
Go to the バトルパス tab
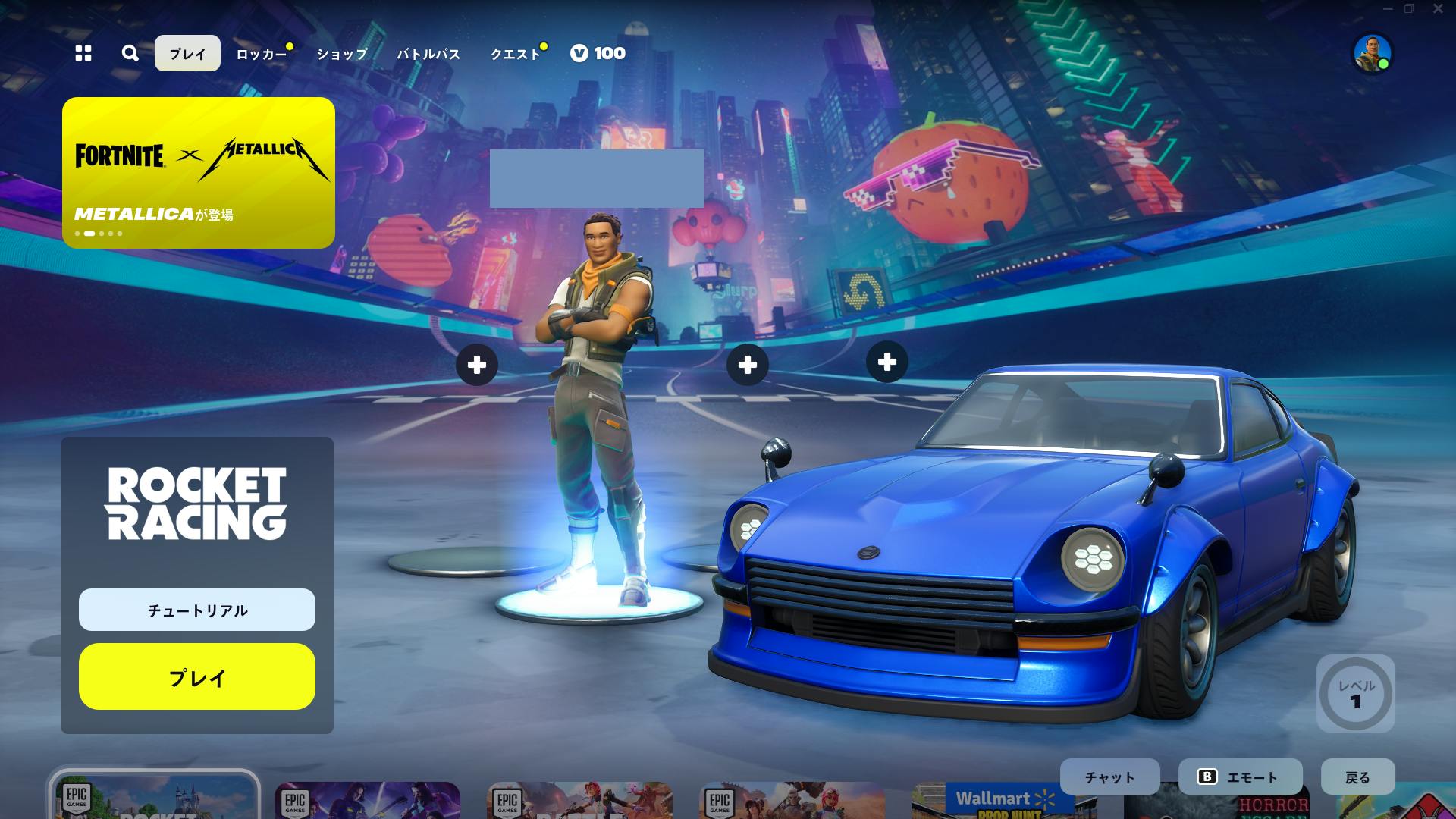coord(428,54)
